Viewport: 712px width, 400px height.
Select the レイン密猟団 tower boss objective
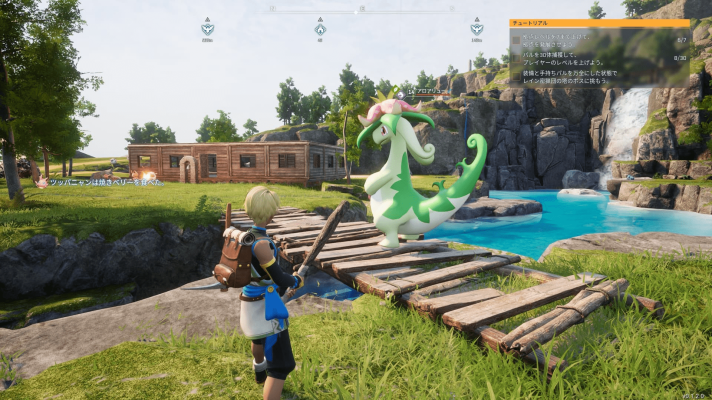580,76
